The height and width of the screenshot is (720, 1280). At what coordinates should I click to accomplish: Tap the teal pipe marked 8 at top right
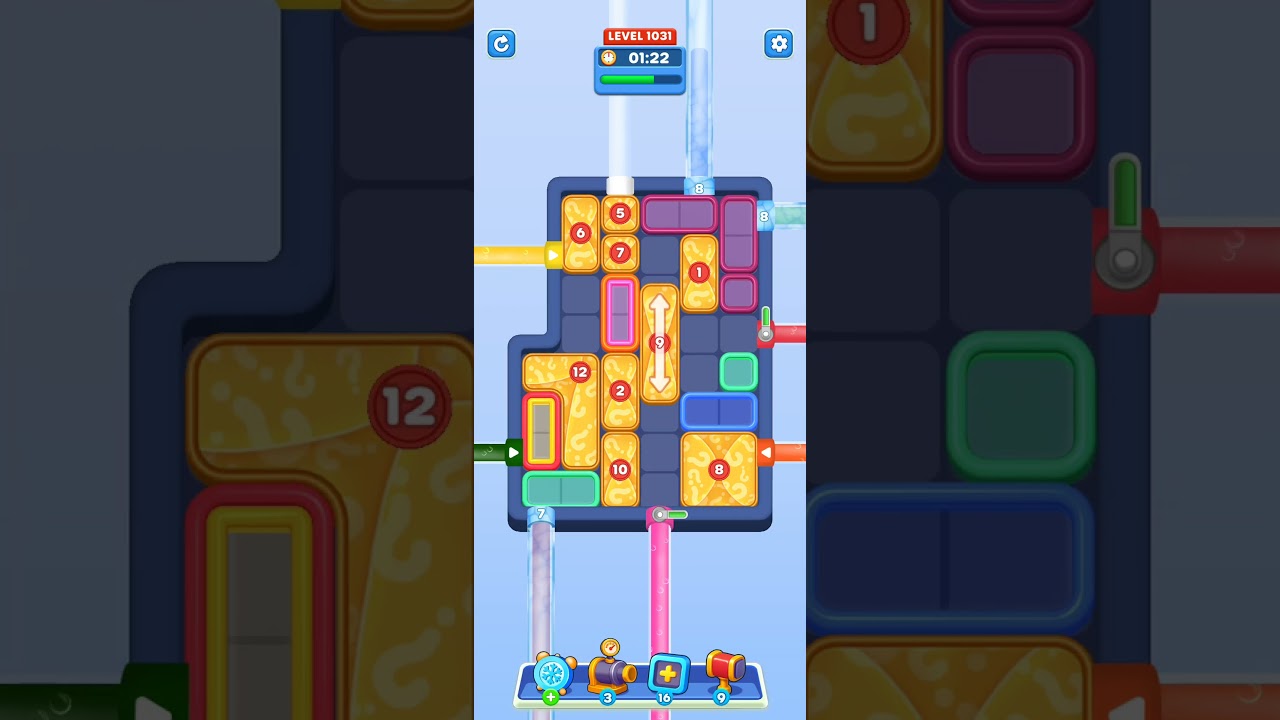pyautogui.click(x=764, y=214)
